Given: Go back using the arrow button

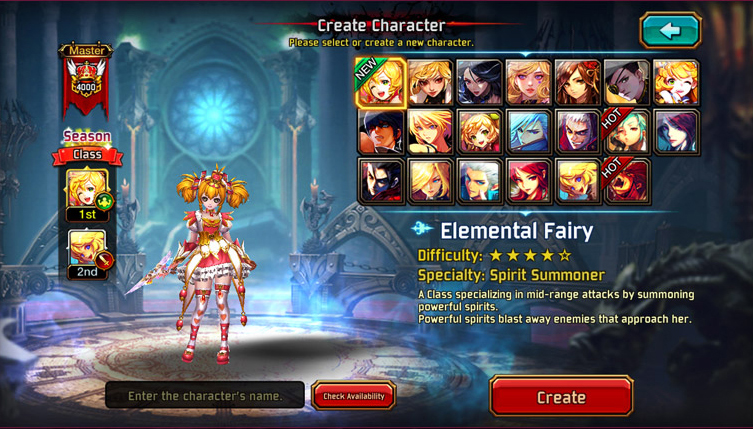Looking at the screenshot, I should pyautogui.click(x=670, y=31).
